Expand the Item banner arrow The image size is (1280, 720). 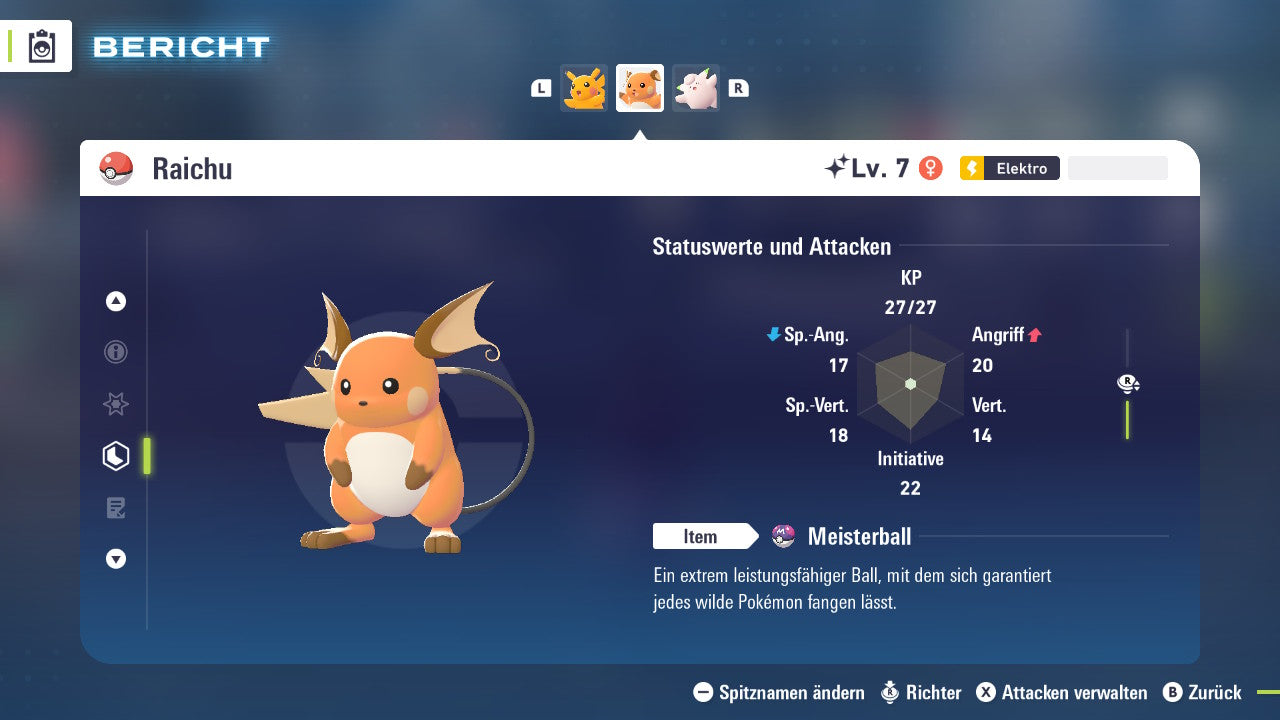pos(751,536)
